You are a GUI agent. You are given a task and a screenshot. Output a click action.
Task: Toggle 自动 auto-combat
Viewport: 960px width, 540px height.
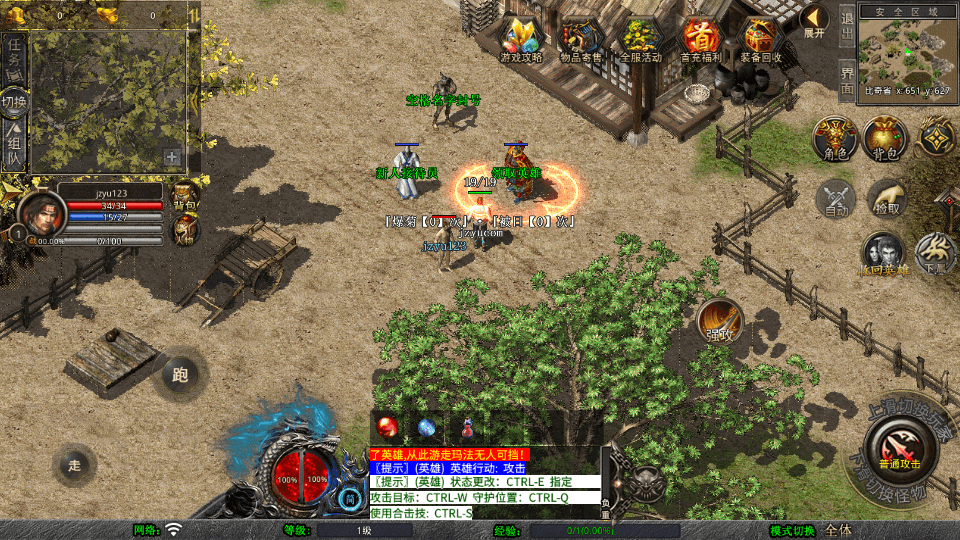(x=836, y=198)
